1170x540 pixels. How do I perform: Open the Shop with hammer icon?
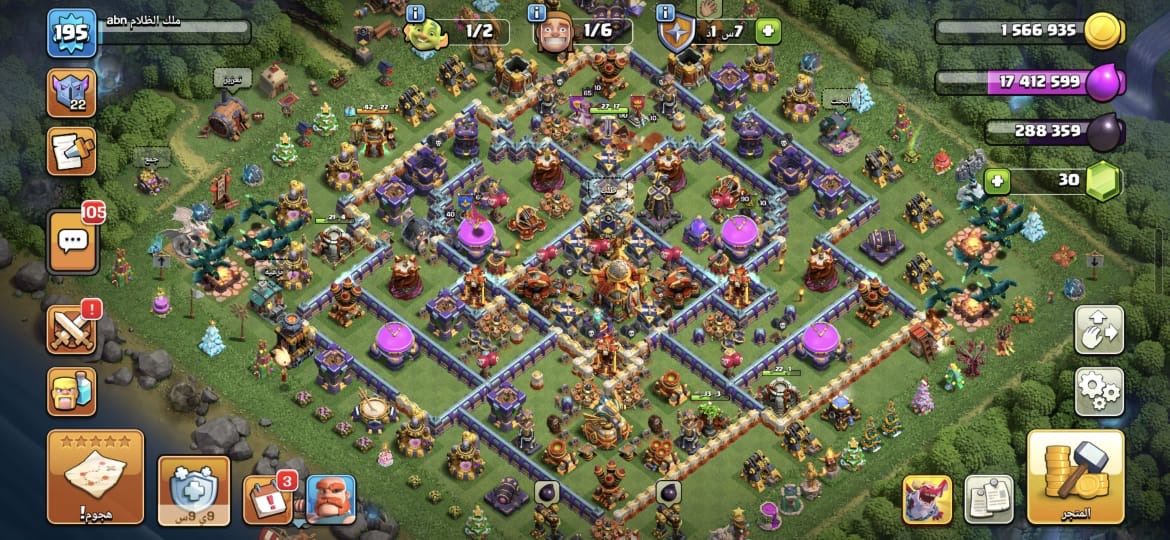[1075, 477]
